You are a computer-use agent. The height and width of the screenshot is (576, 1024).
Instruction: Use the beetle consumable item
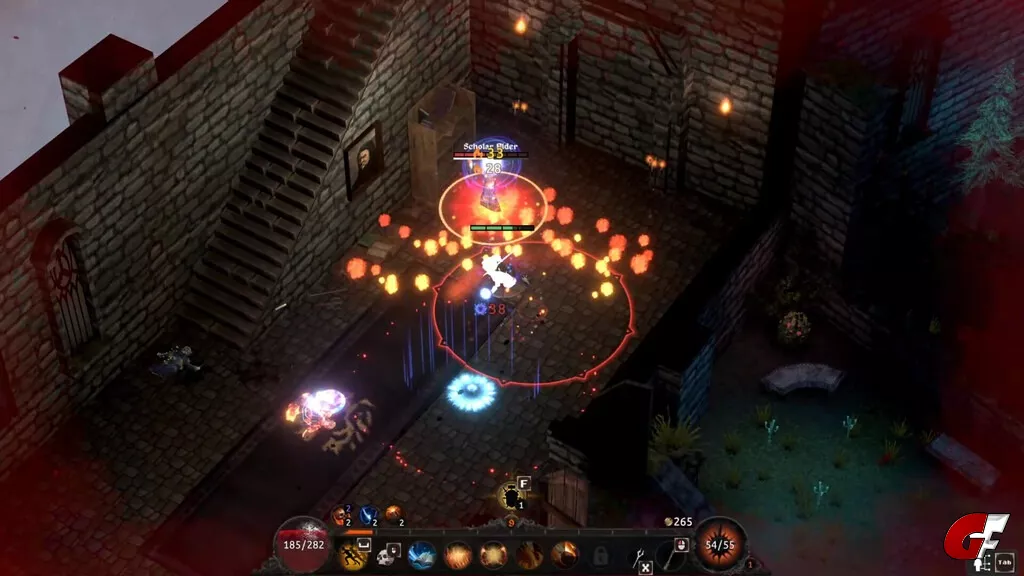click(512, 495)
